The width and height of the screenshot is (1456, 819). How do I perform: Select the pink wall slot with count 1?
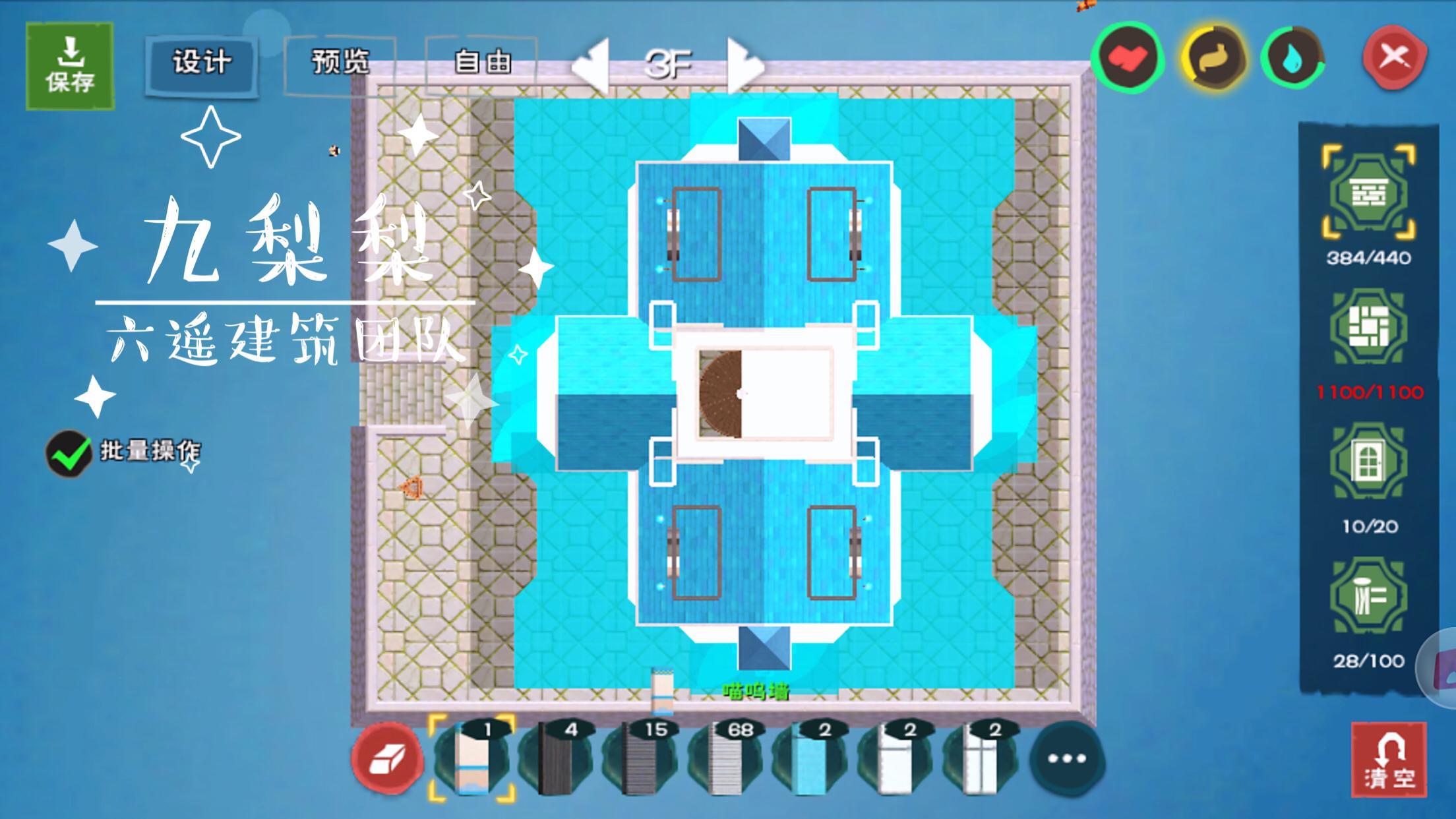pos(471,758)
